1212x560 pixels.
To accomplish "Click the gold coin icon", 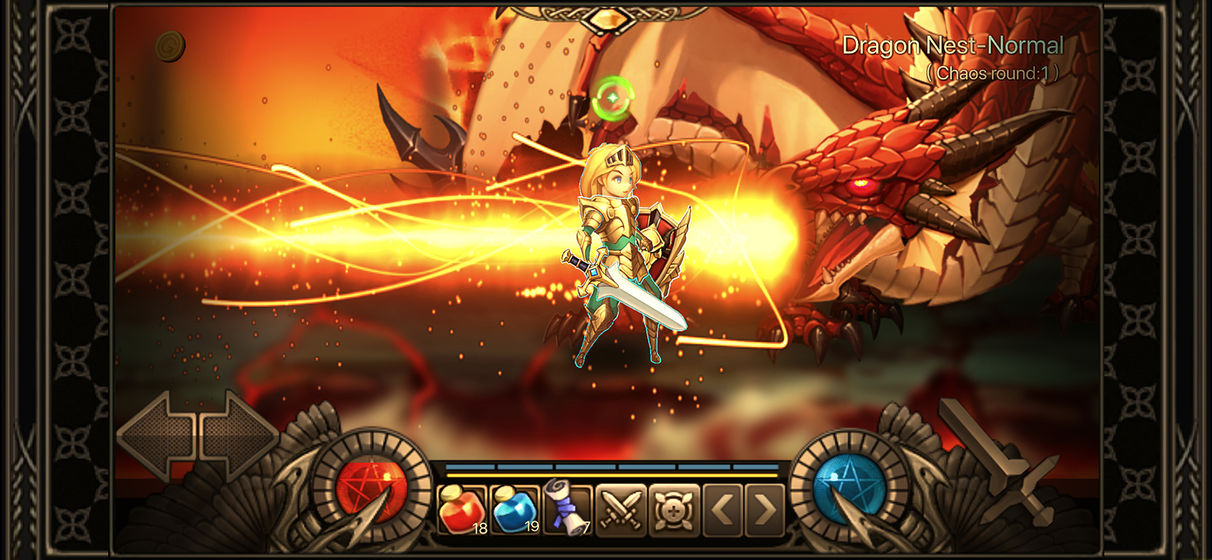I will [x=170, y=46].
